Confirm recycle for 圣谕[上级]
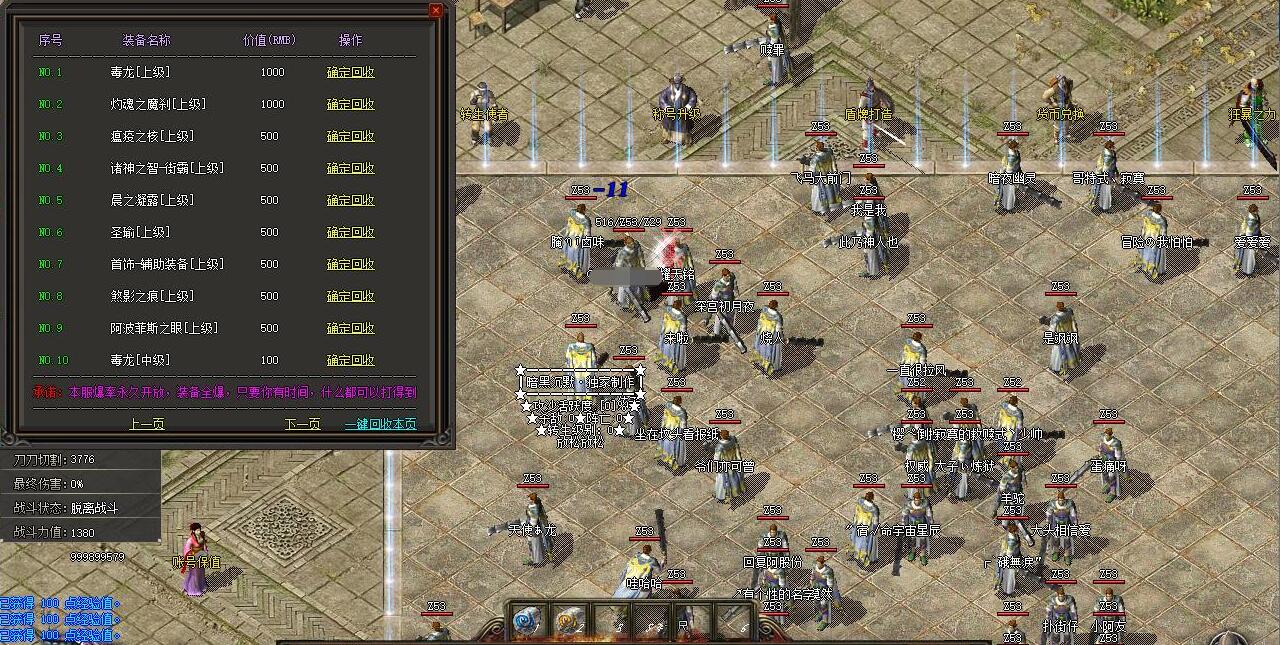Screen dimensions: 1280x645 click(x=351, y=232)
